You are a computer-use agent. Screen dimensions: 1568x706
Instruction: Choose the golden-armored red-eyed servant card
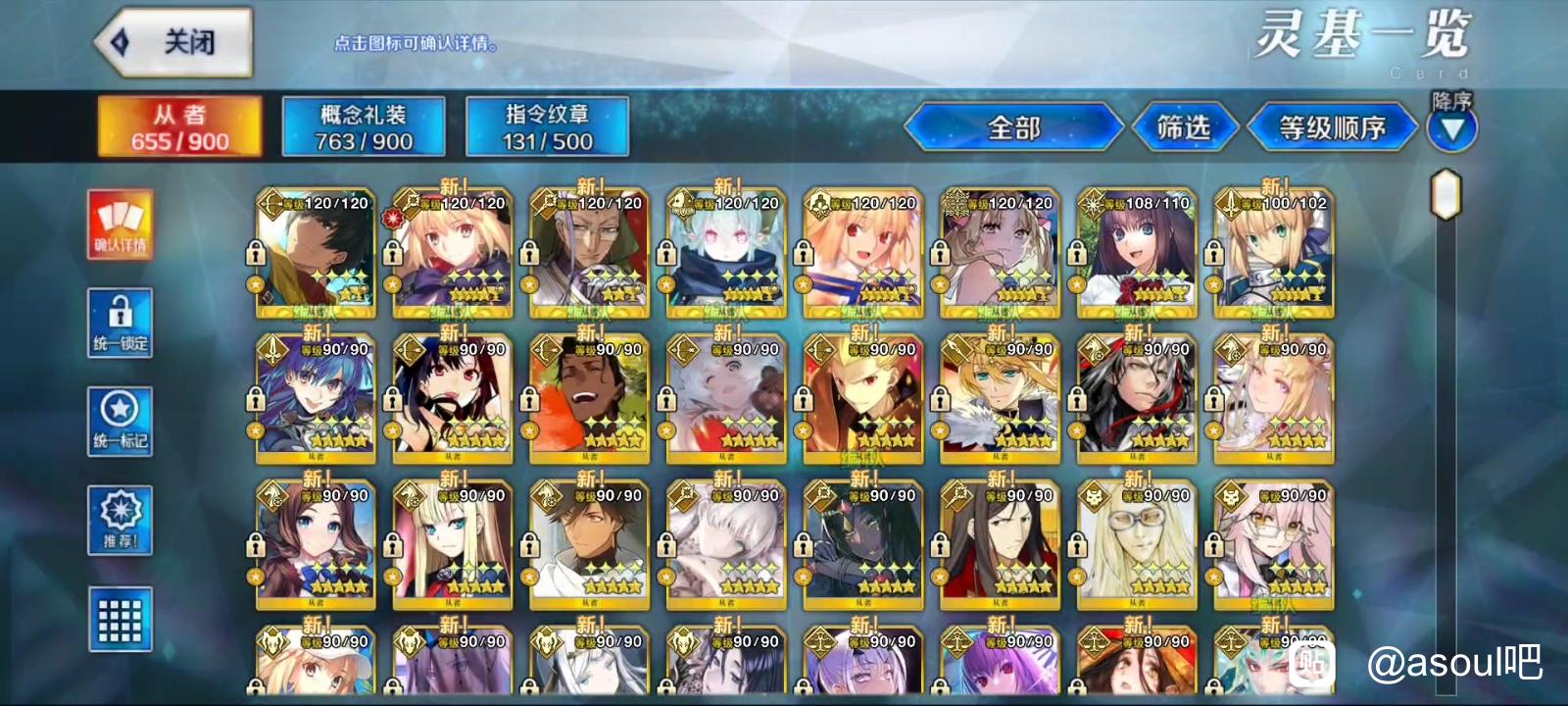coord(862,399)
